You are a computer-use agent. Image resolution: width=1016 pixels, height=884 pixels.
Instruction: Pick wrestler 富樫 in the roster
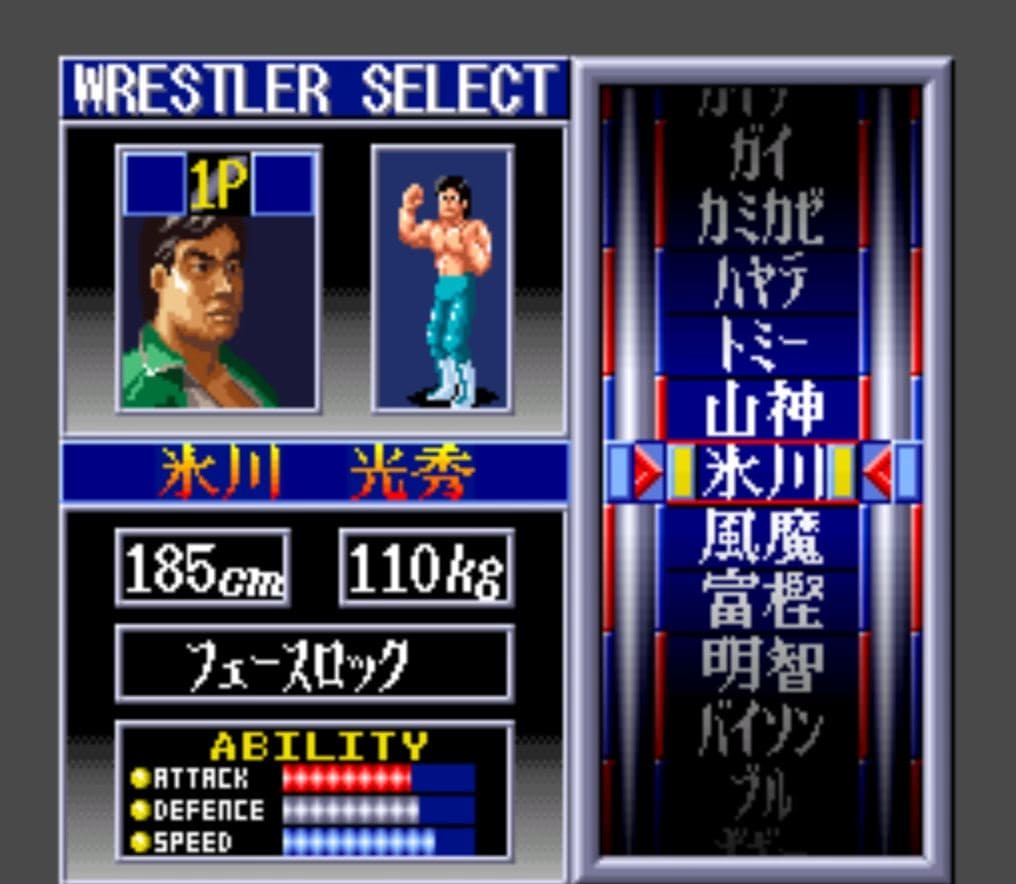pyautogui.click(x=762, y=599)
